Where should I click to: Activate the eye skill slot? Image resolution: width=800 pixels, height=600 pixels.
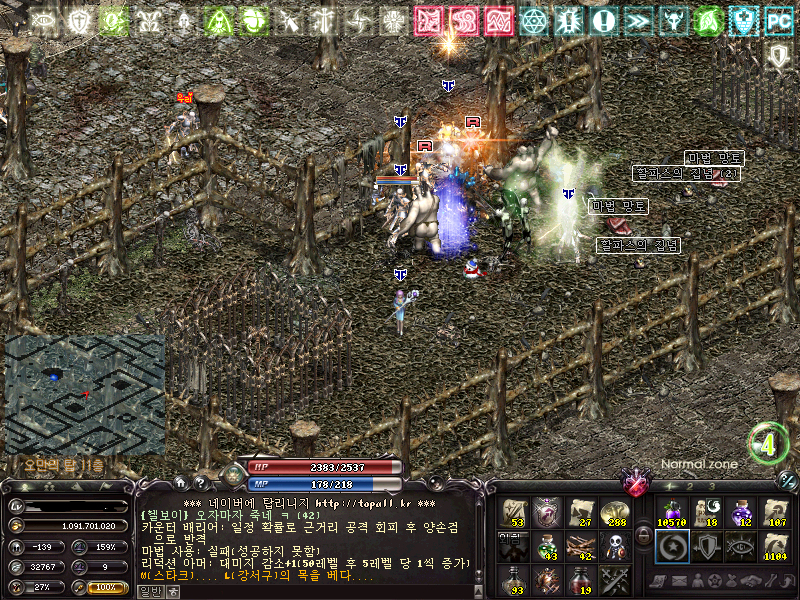[740, 546]
